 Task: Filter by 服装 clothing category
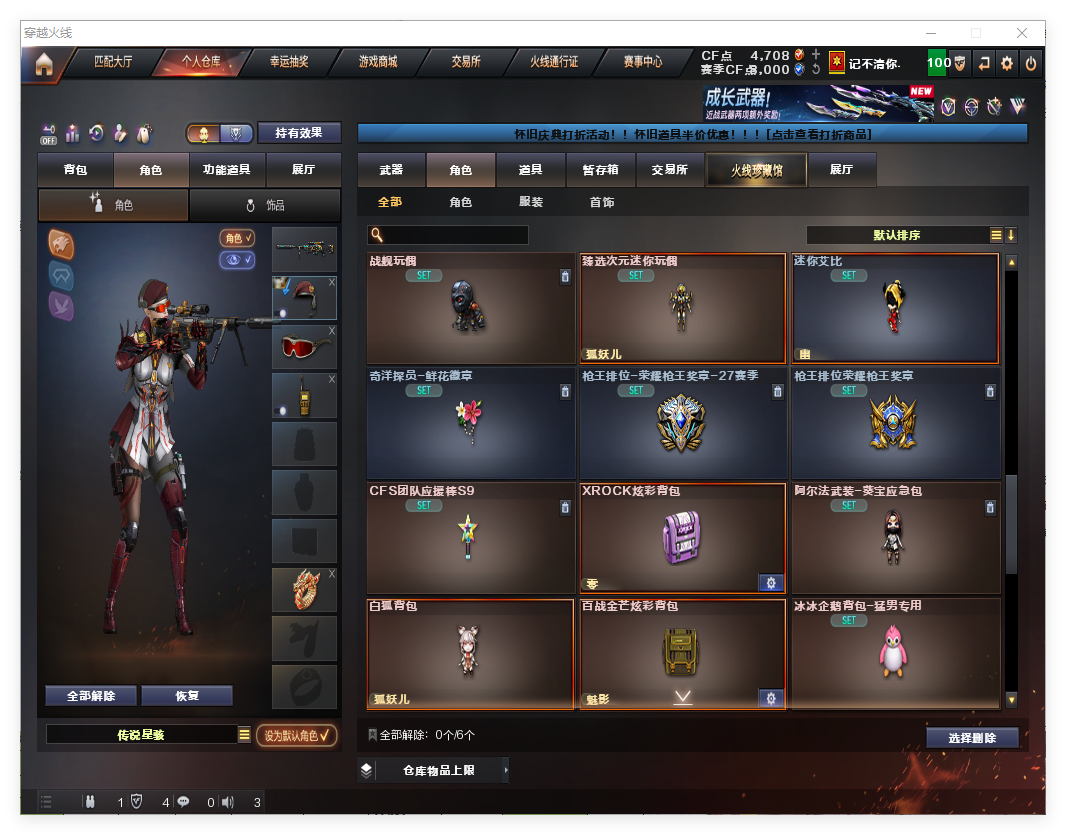tap(531, 202)
